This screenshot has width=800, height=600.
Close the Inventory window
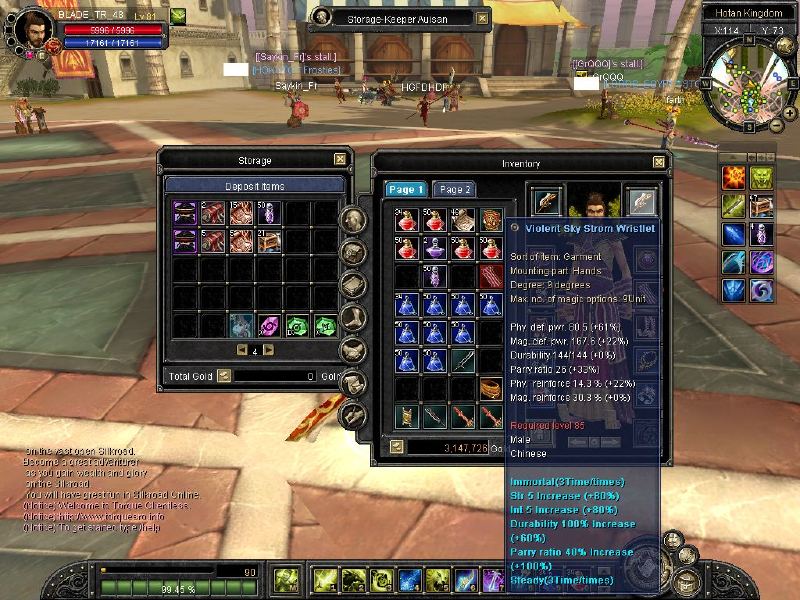tap(659, 162)
